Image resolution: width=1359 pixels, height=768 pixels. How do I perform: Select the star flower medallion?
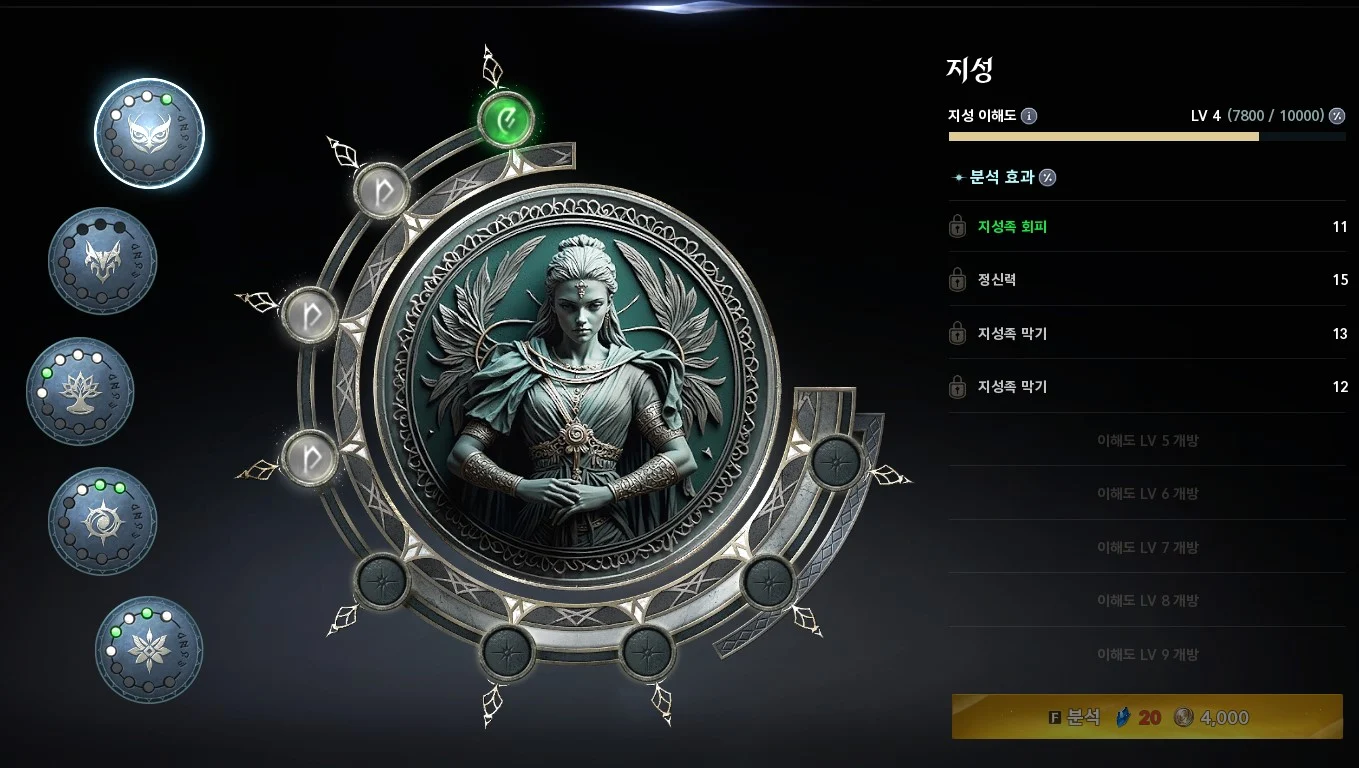(x=149, y=649)
